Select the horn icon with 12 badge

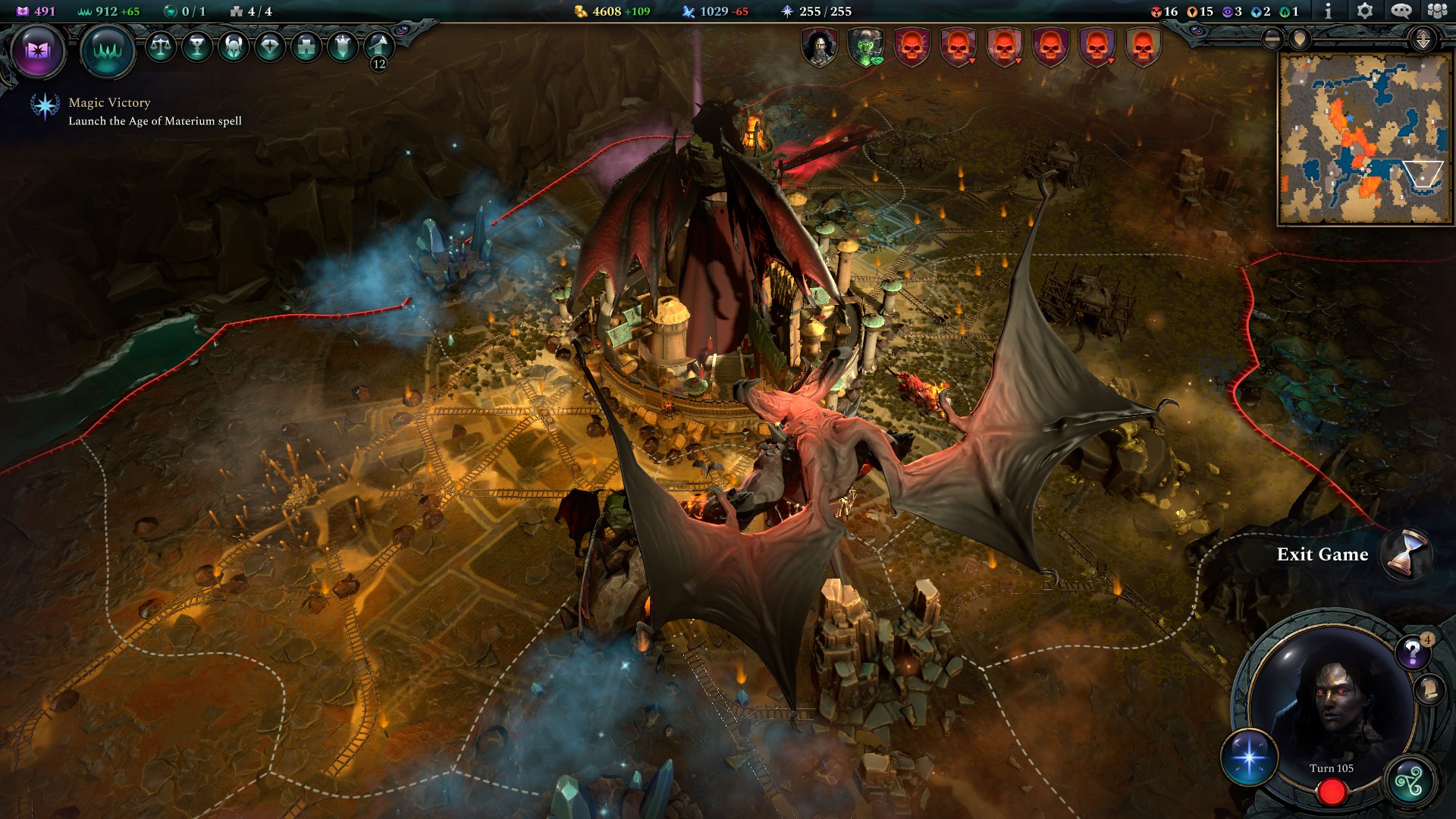(378, 49)
